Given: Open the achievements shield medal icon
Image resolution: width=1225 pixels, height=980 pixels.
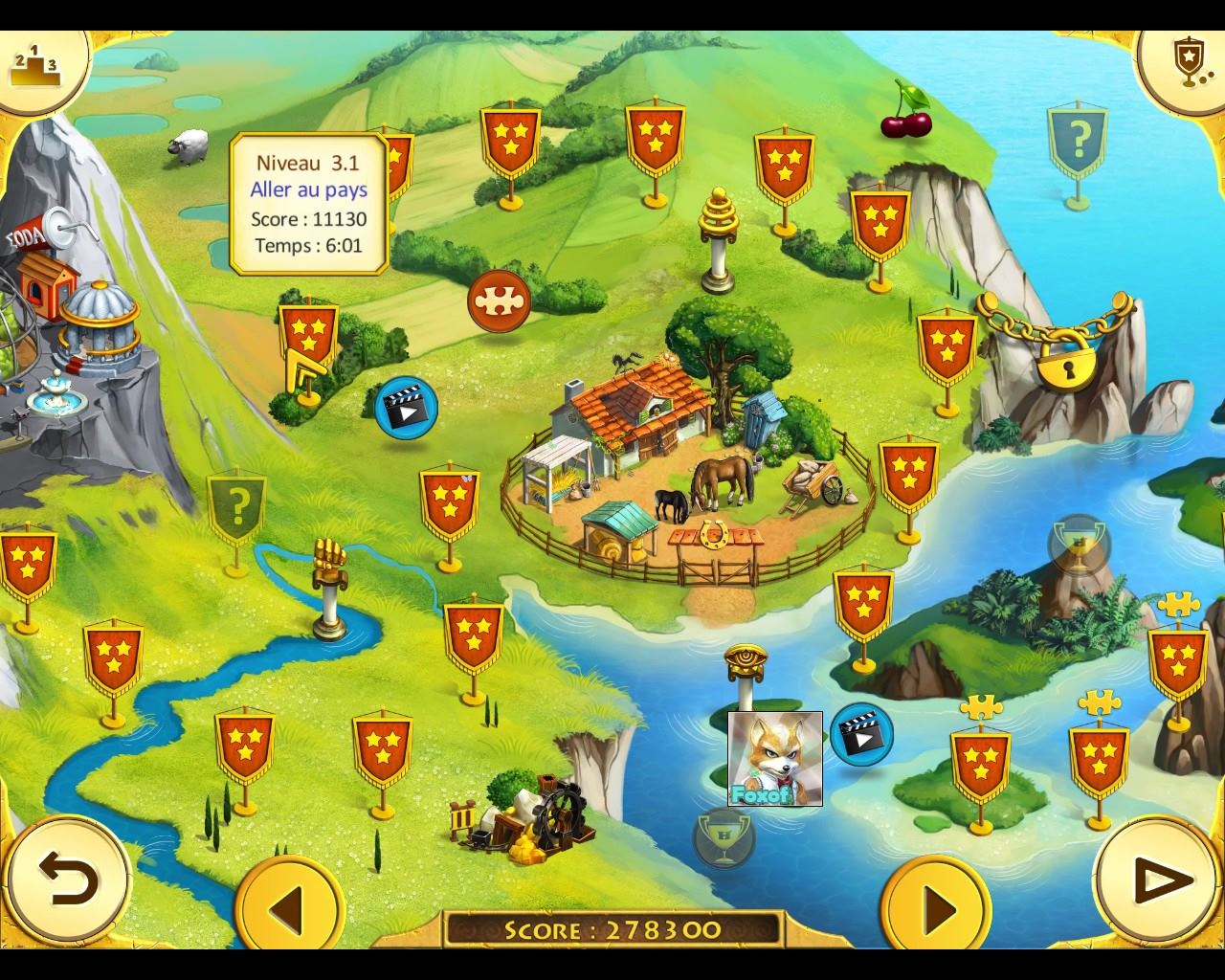Looking at the screenshot, I should (x=1188, y=63).
